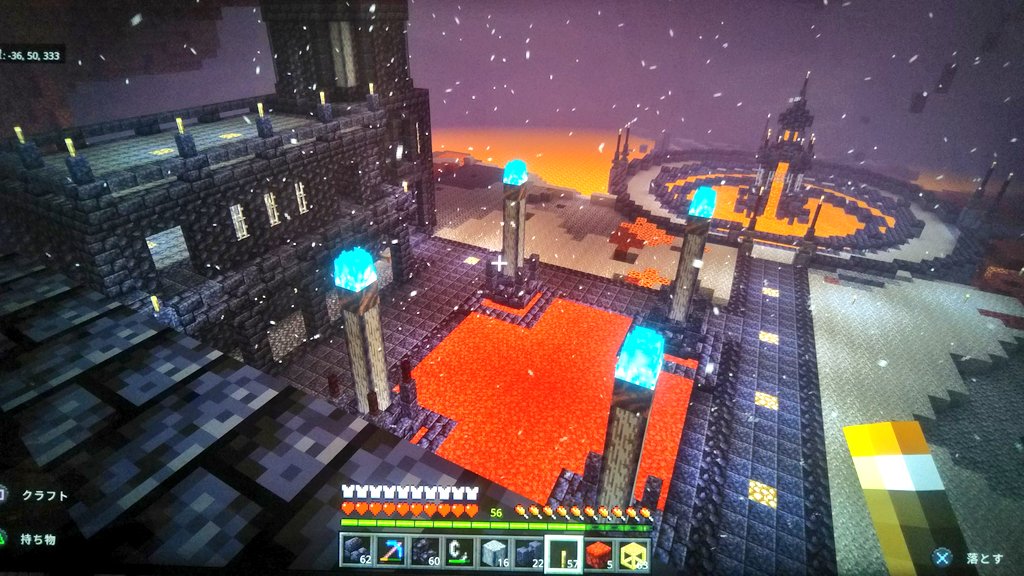This screenshot has height=576, width=1024.
Task: Pick the yellow frame block slot
Action: 634,551
